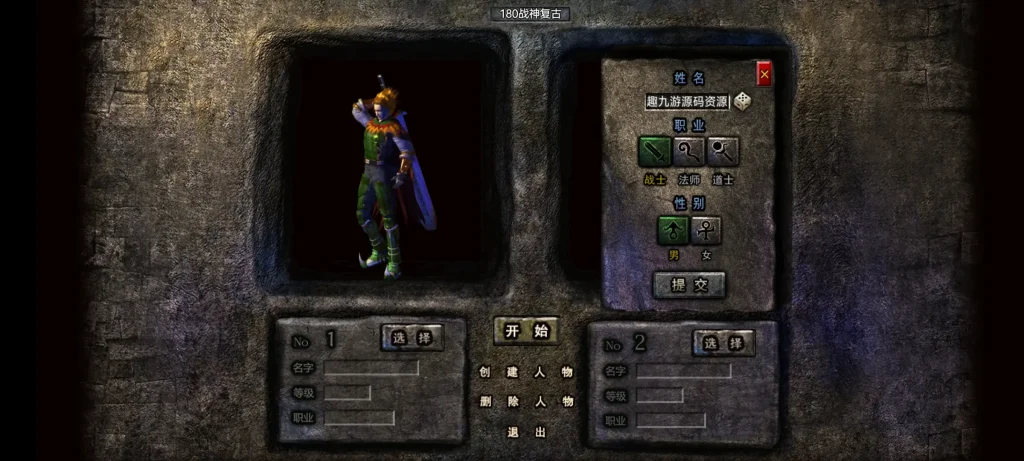1024x461 pixels.
Task: Roll a random name with the dice
Action: pos(743,101)
